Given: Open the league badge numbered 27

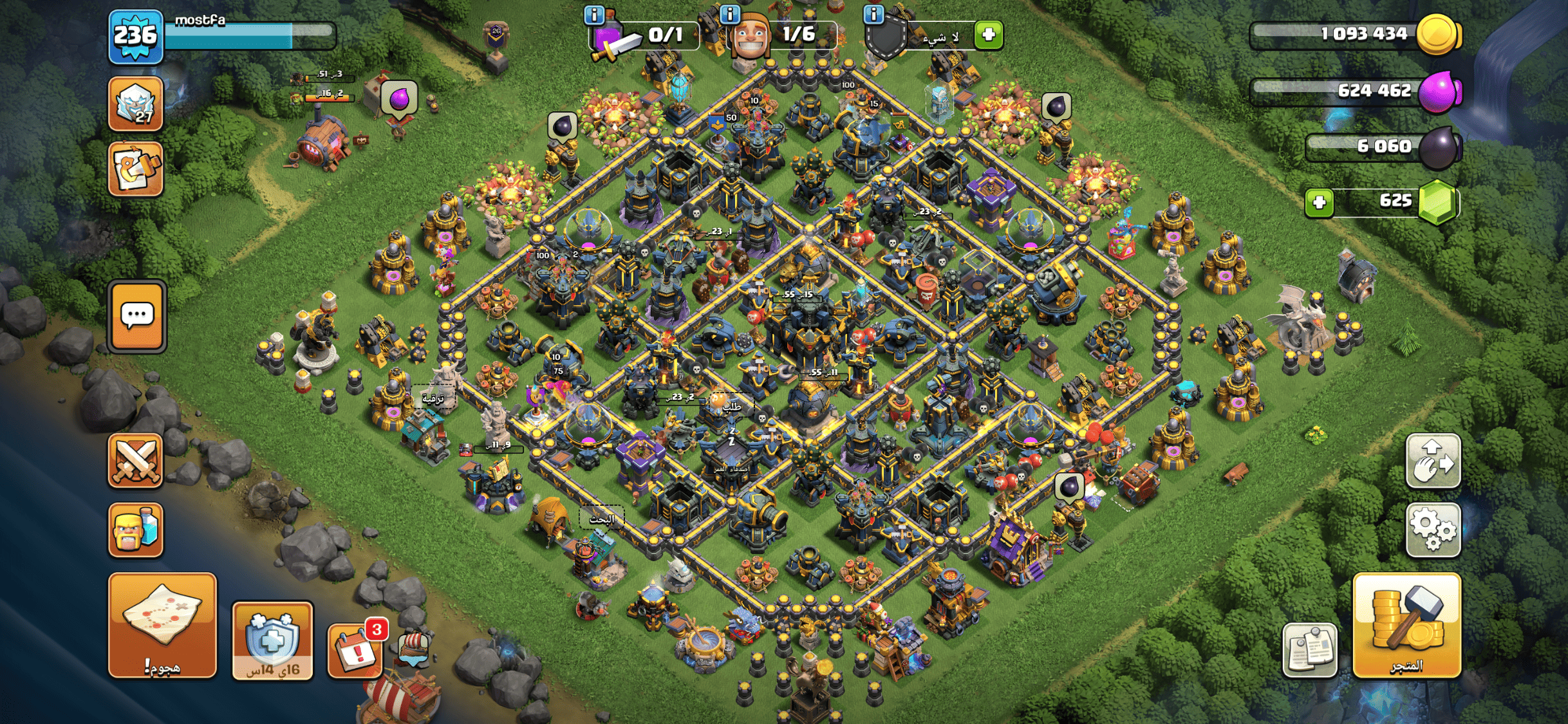Looking at the screenshot, I should [135, 104].
